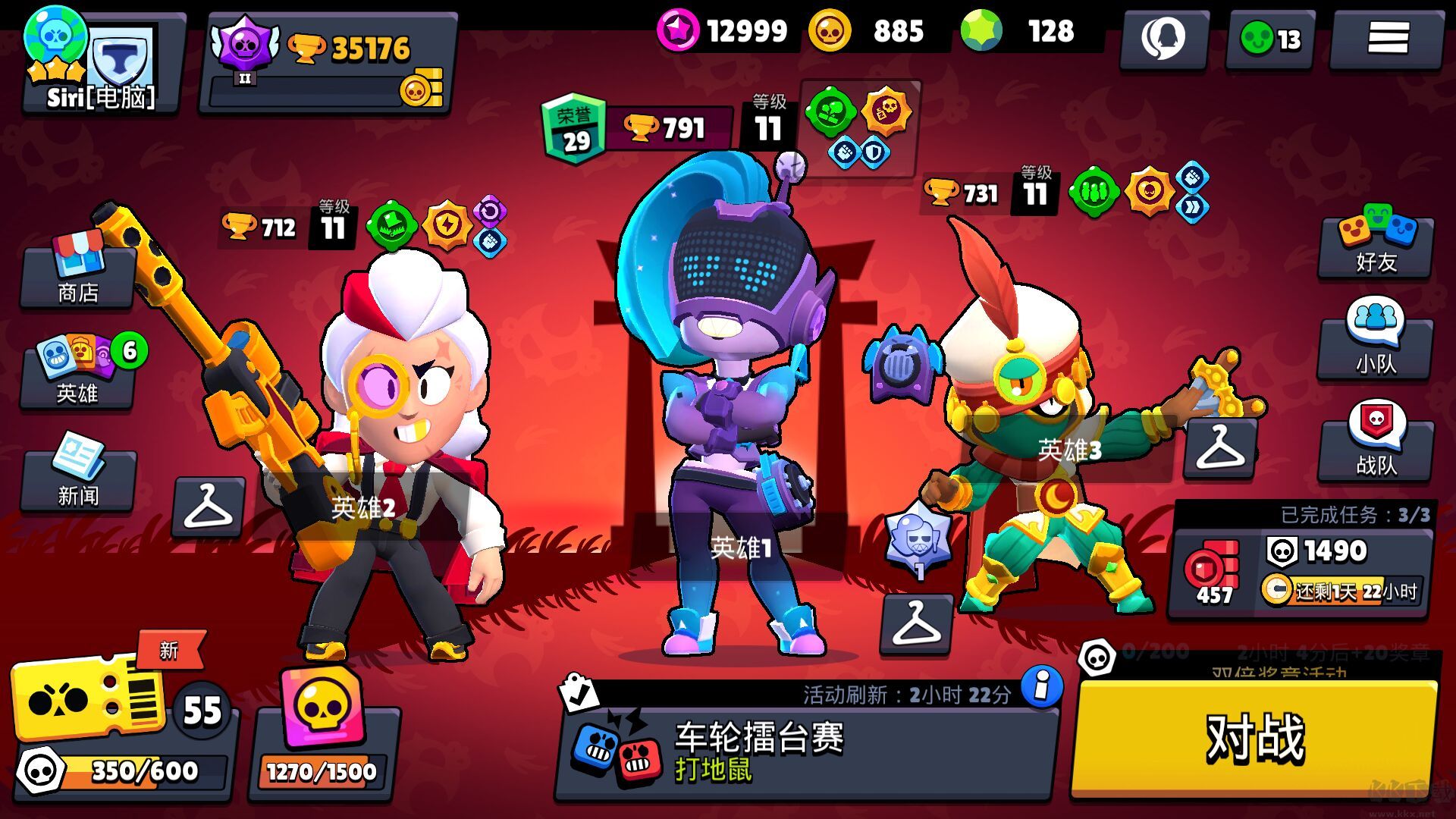Open the 战队 club menu
The width and height of the screenshot is (1456, 819).
[x=1376, y=445]
